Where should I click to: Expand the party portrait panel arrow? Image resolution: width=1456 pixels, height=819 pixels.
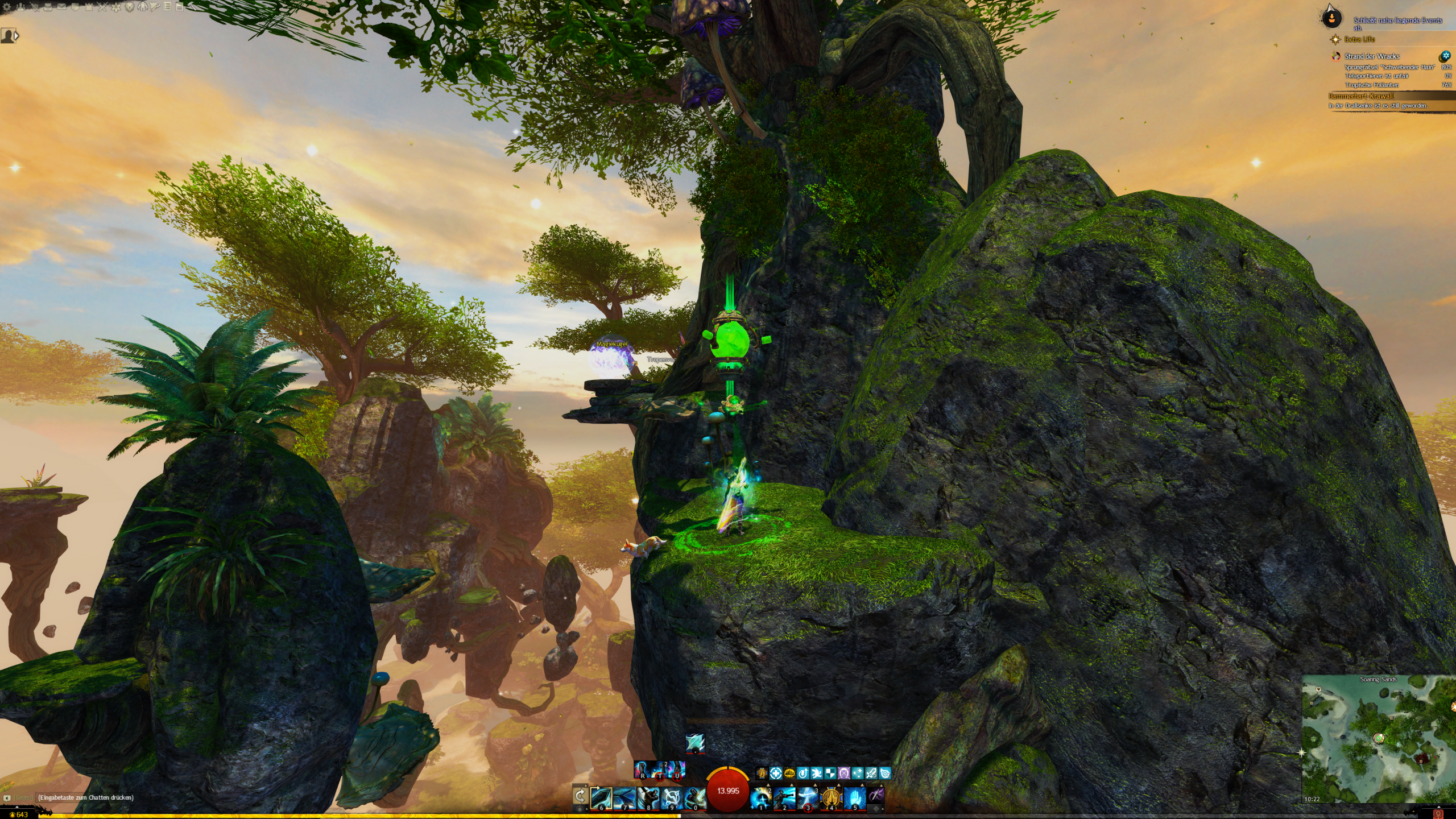16,36
